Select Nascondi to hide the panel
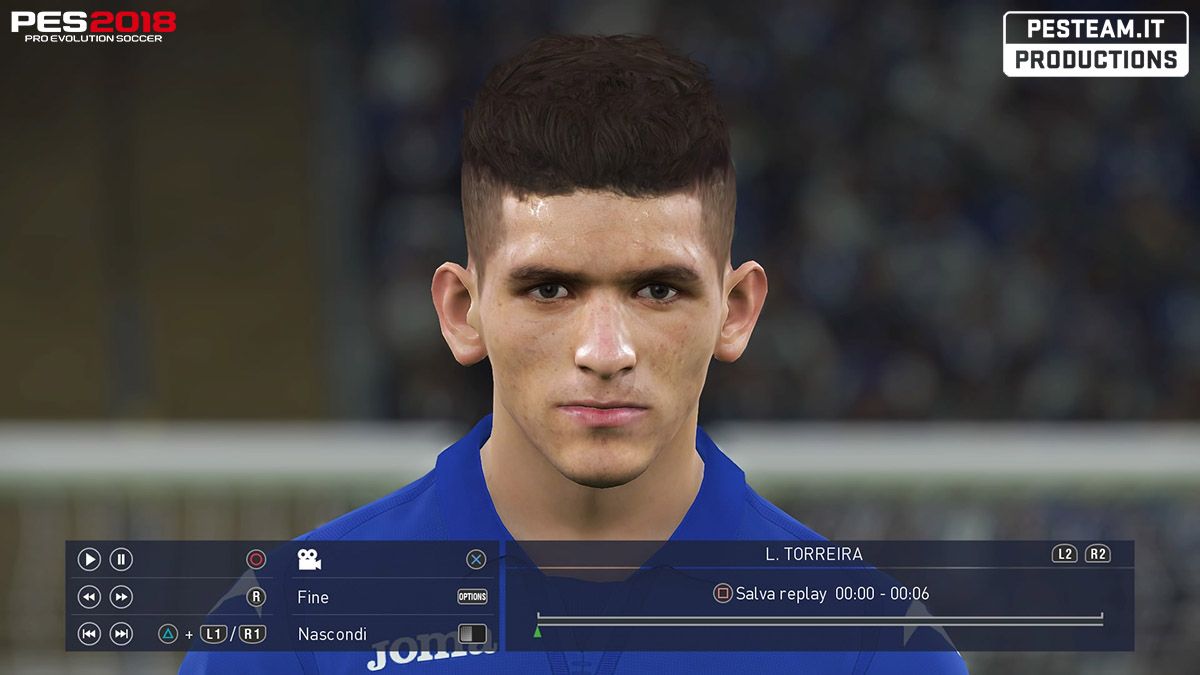This screenshot has height=675, width=1200. 332,634
